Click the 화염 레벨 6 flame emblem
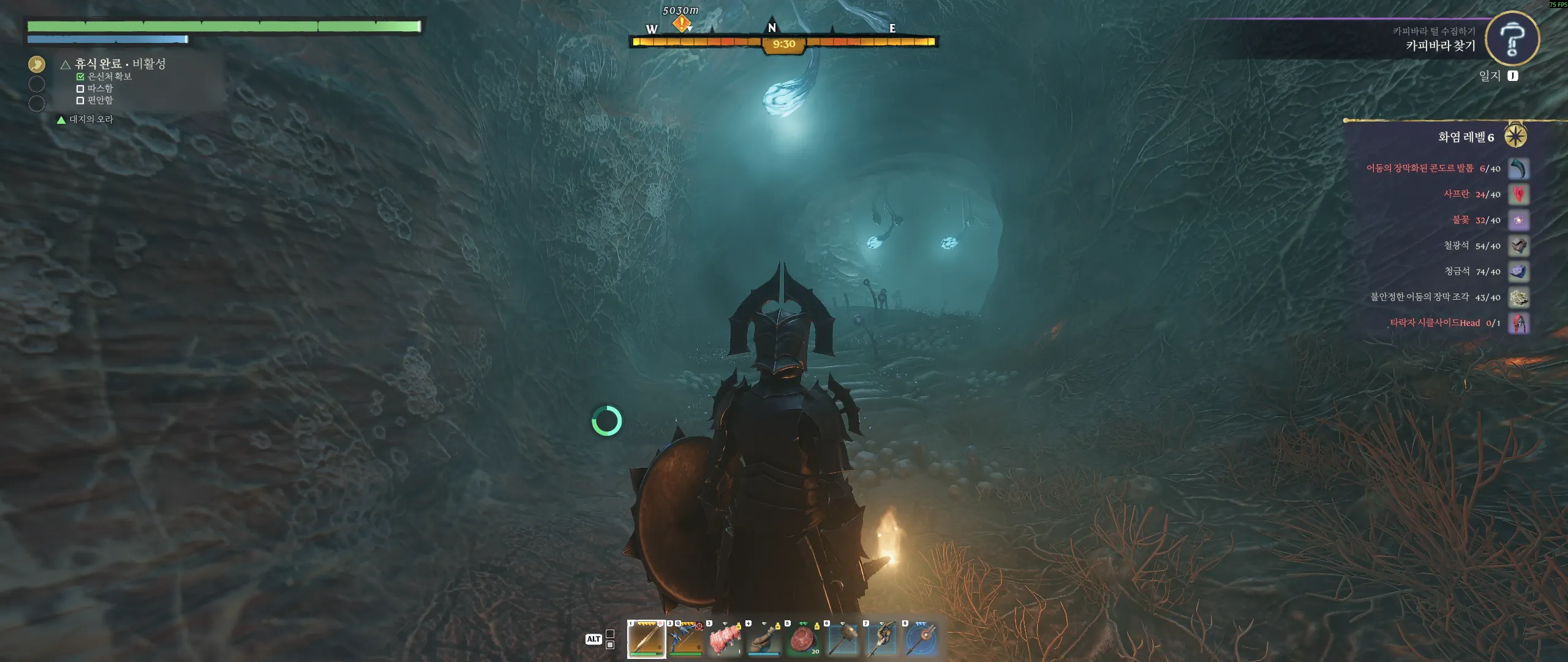Image resolution: width=1568 pixels, height=662 pixels. tap(1515, 136)
